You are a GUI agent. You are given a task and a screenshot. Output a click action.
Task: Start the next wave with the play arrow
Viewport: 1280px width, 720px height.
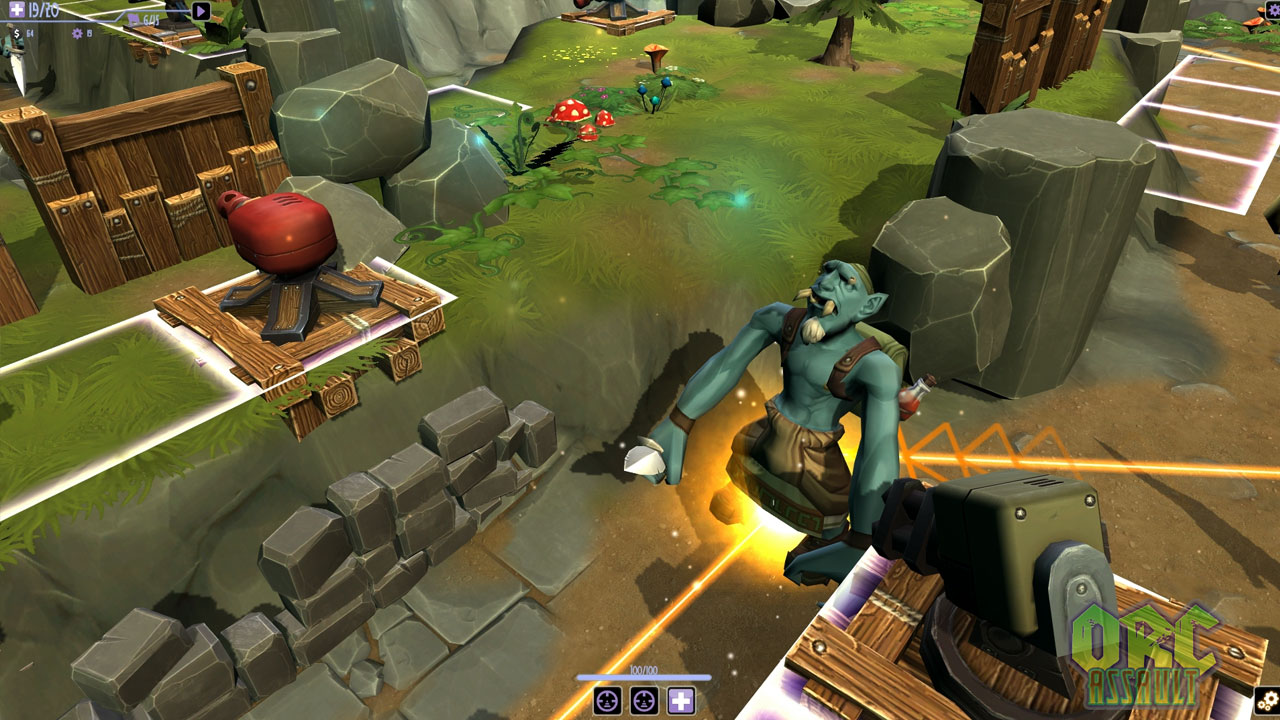pos(201,11)
